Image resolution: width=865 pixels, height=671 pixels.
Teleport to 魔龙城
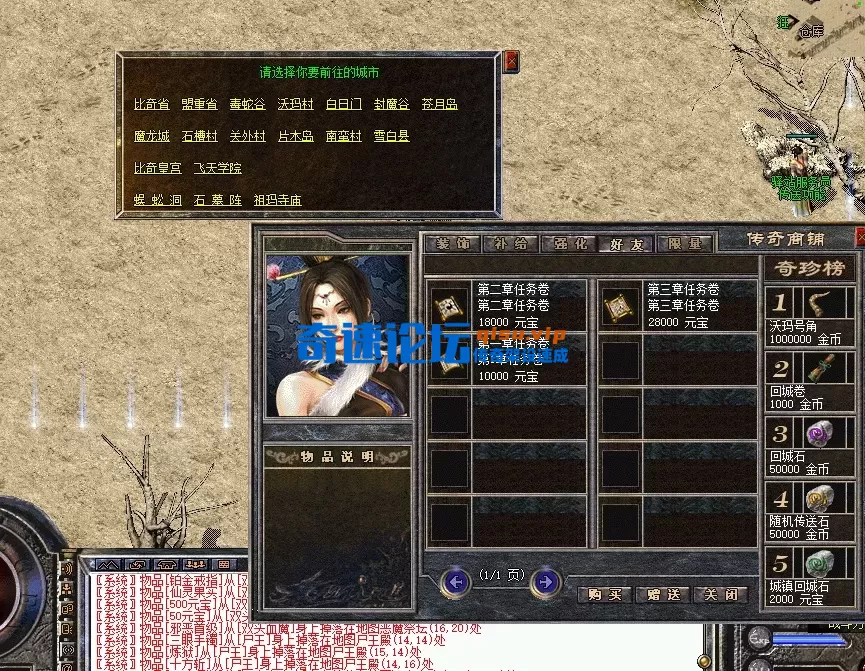pos(152,136)
